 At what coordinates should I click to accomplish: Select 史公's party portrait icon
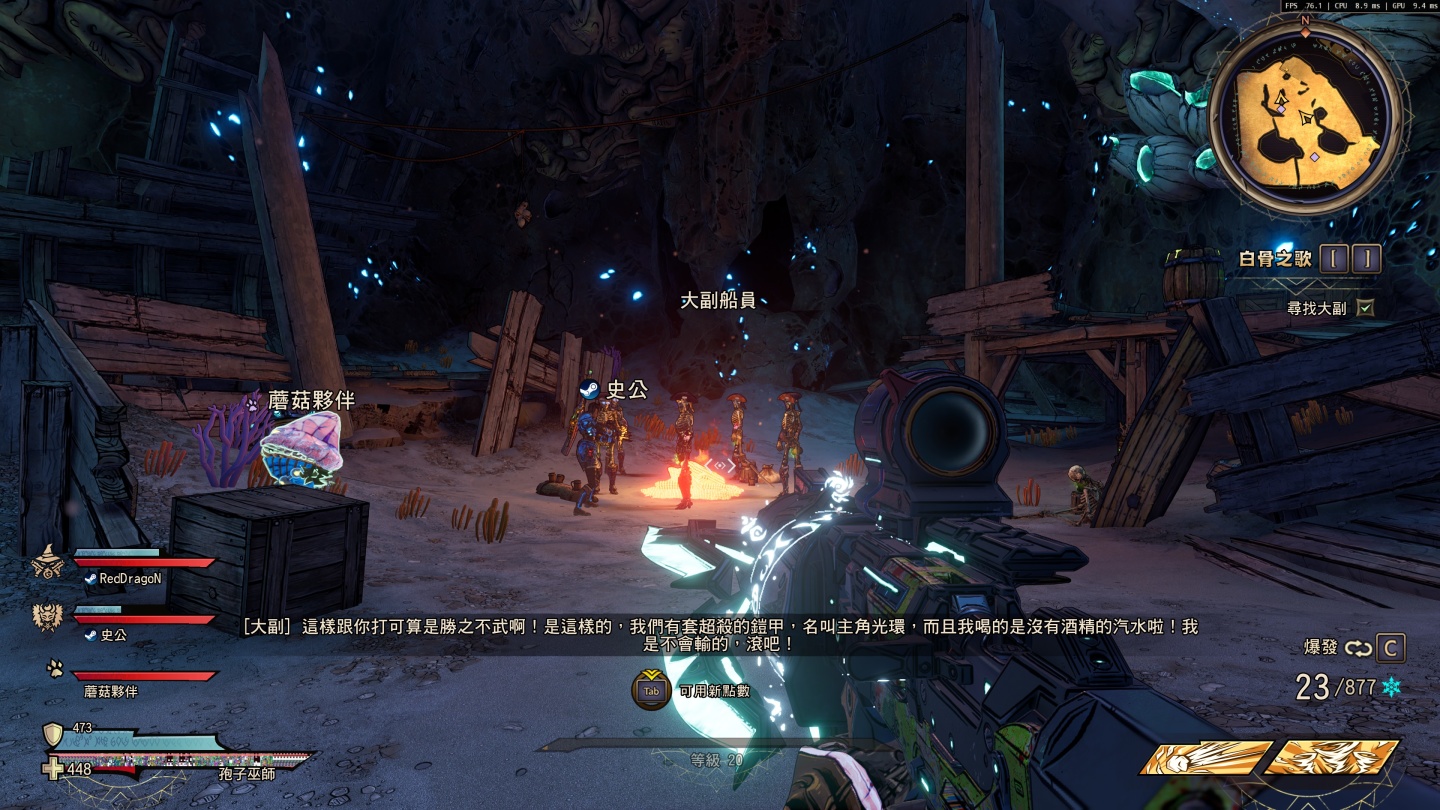(x=48, y=618)
